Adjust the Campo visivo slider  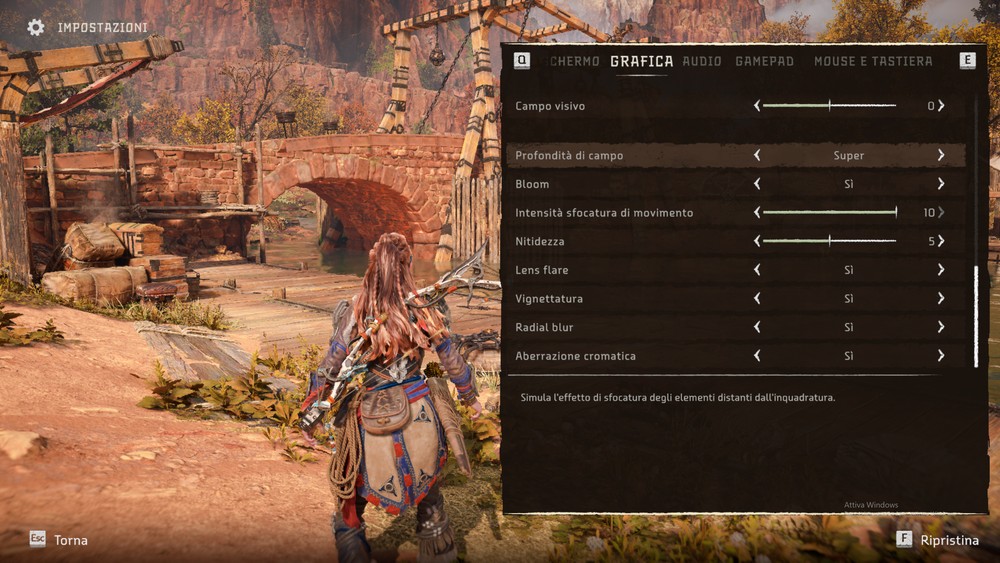829,106
